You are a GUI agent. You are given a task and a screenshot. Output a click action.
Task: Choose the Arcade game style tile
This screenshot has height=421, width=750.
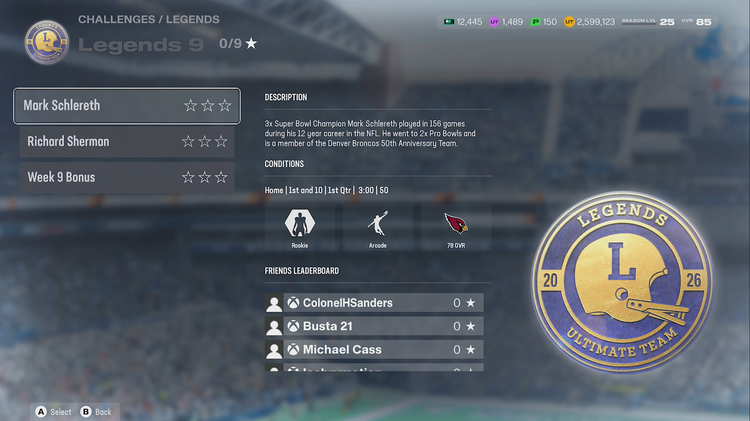[377, 226]
